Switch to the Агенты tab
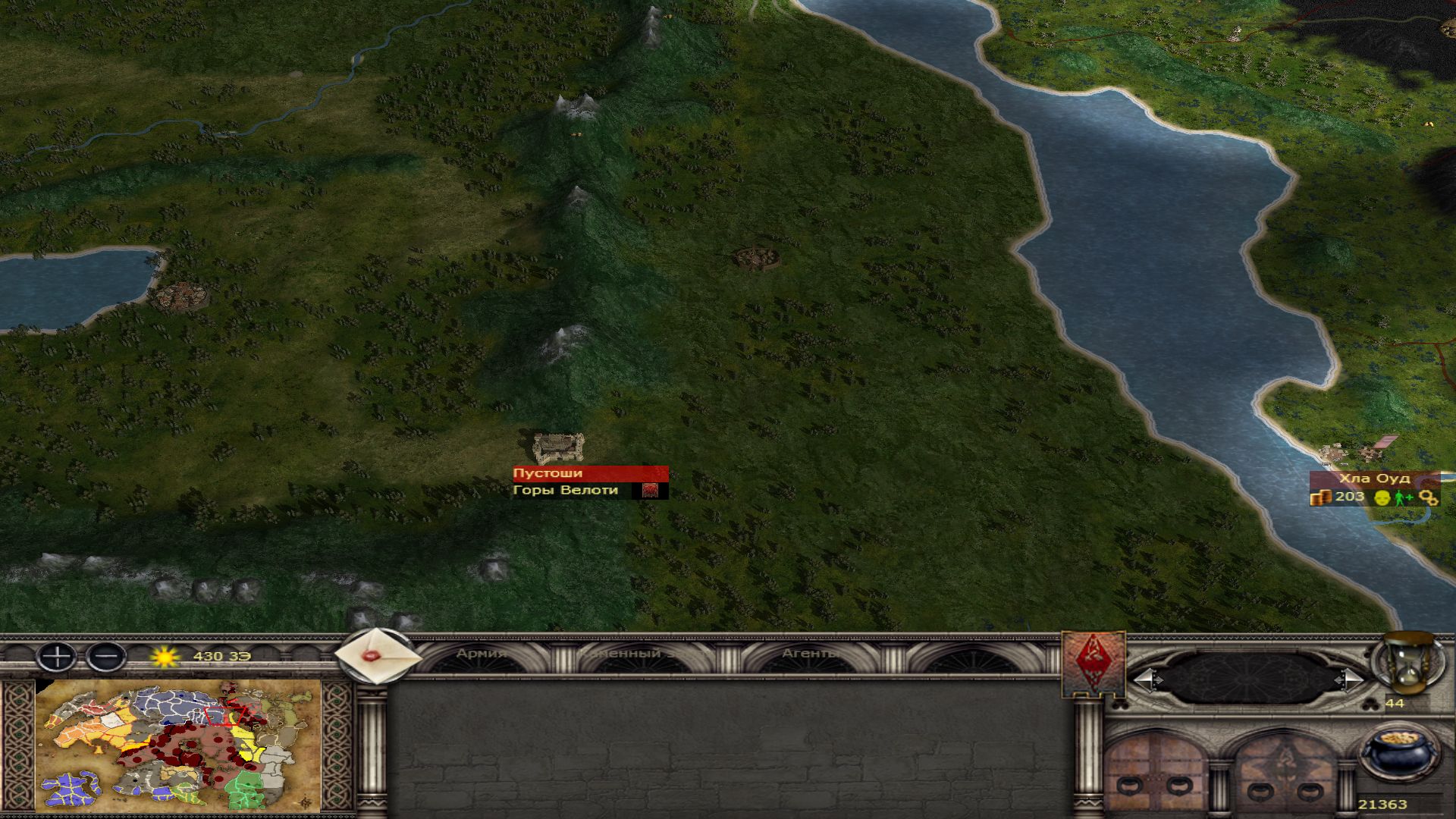This screenshot has height=819, width=1456. click(x=809, y=654)
